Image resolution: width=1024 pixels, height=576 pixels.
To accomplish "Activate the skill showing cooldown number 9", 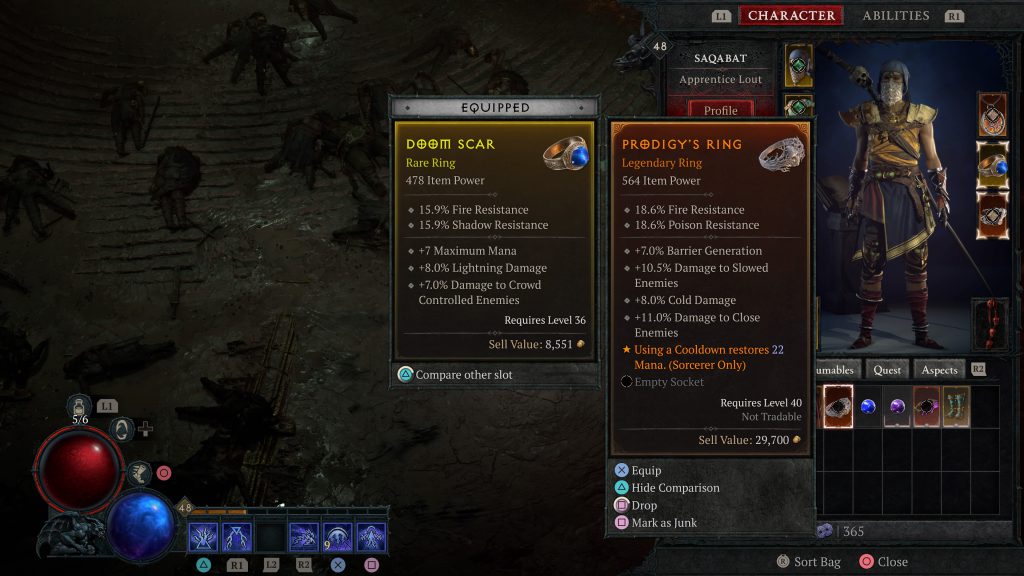I will coord(339,538).
